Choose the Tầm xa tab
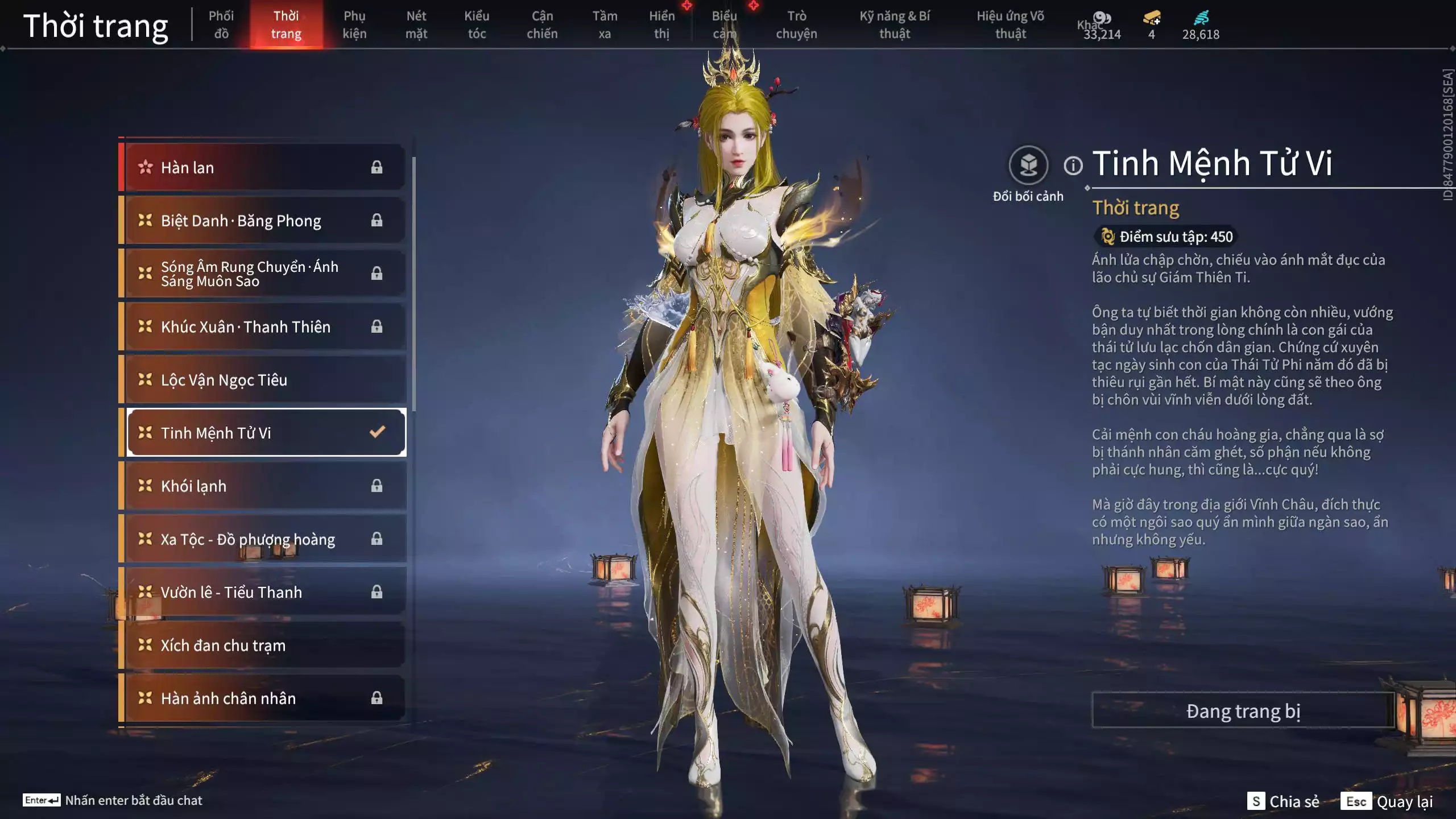Image resolution: width=1456 pixels, height=819 pixels. pyautogui.click(x=604, y=25)
